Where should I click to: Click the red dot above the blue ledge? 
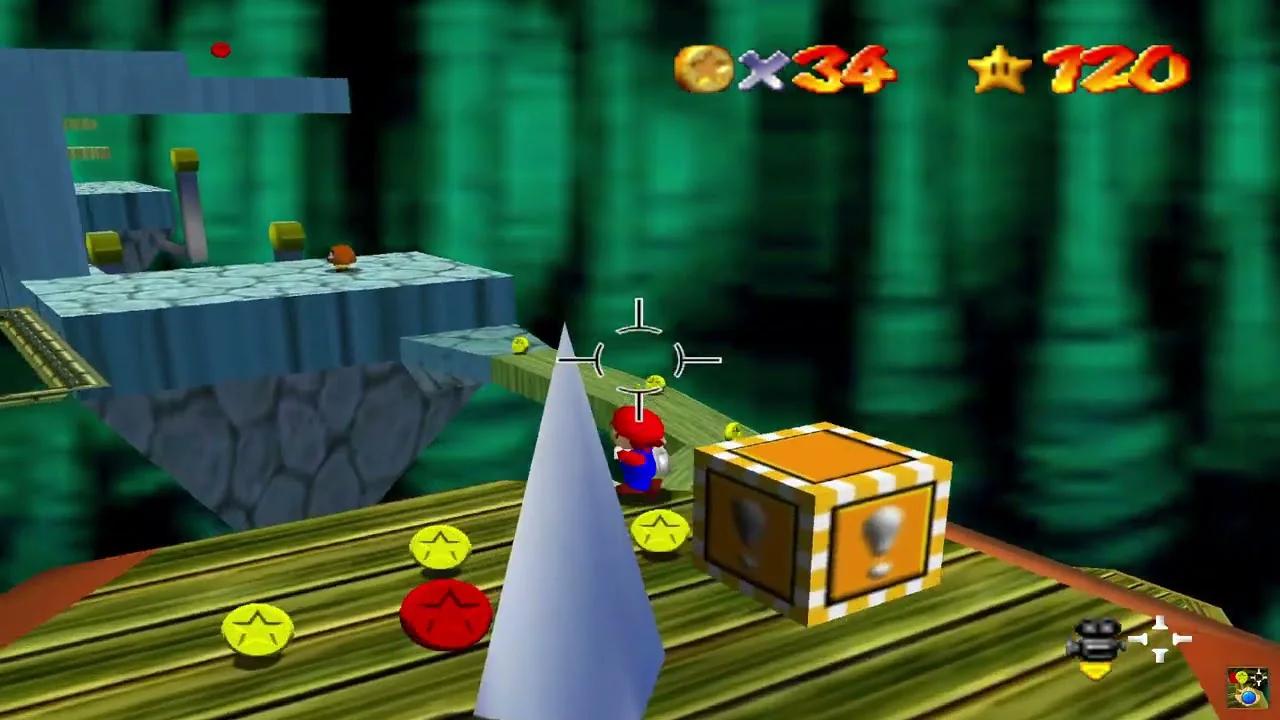221,50
